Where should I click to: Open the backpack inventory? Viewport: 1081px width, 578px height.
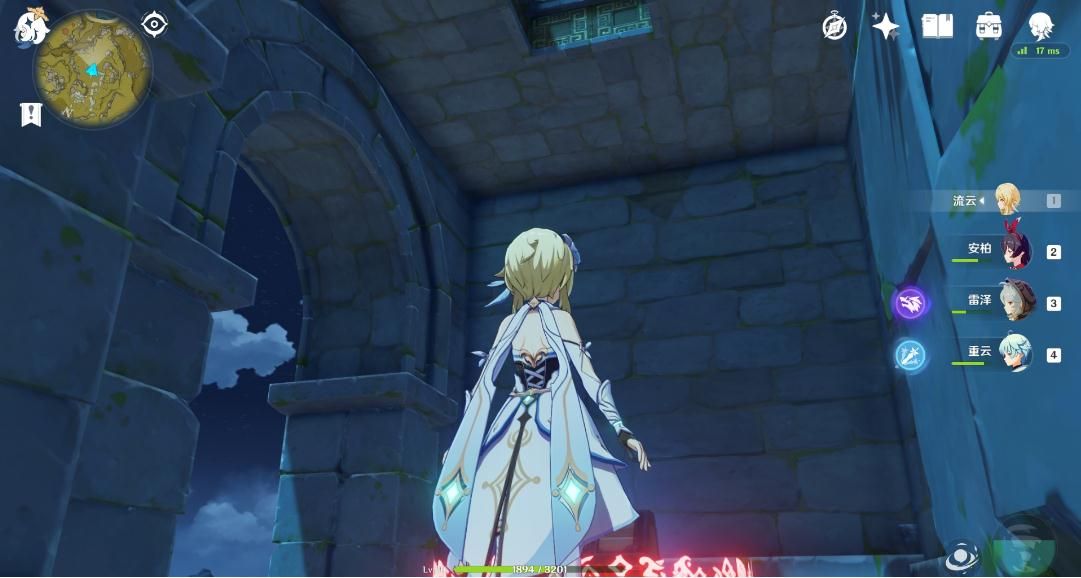(x=989, y=26)
